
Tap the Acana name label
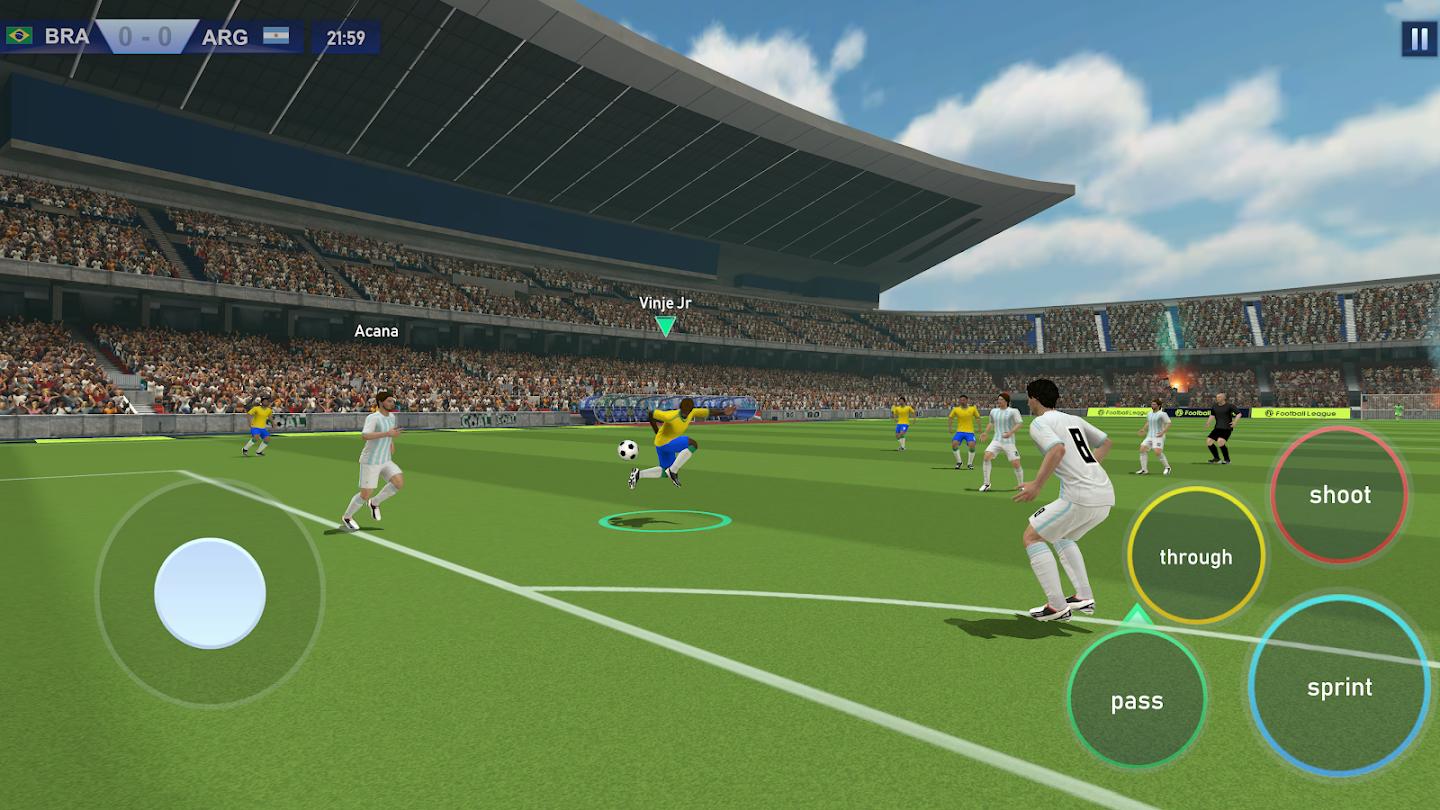pos(375,329)
